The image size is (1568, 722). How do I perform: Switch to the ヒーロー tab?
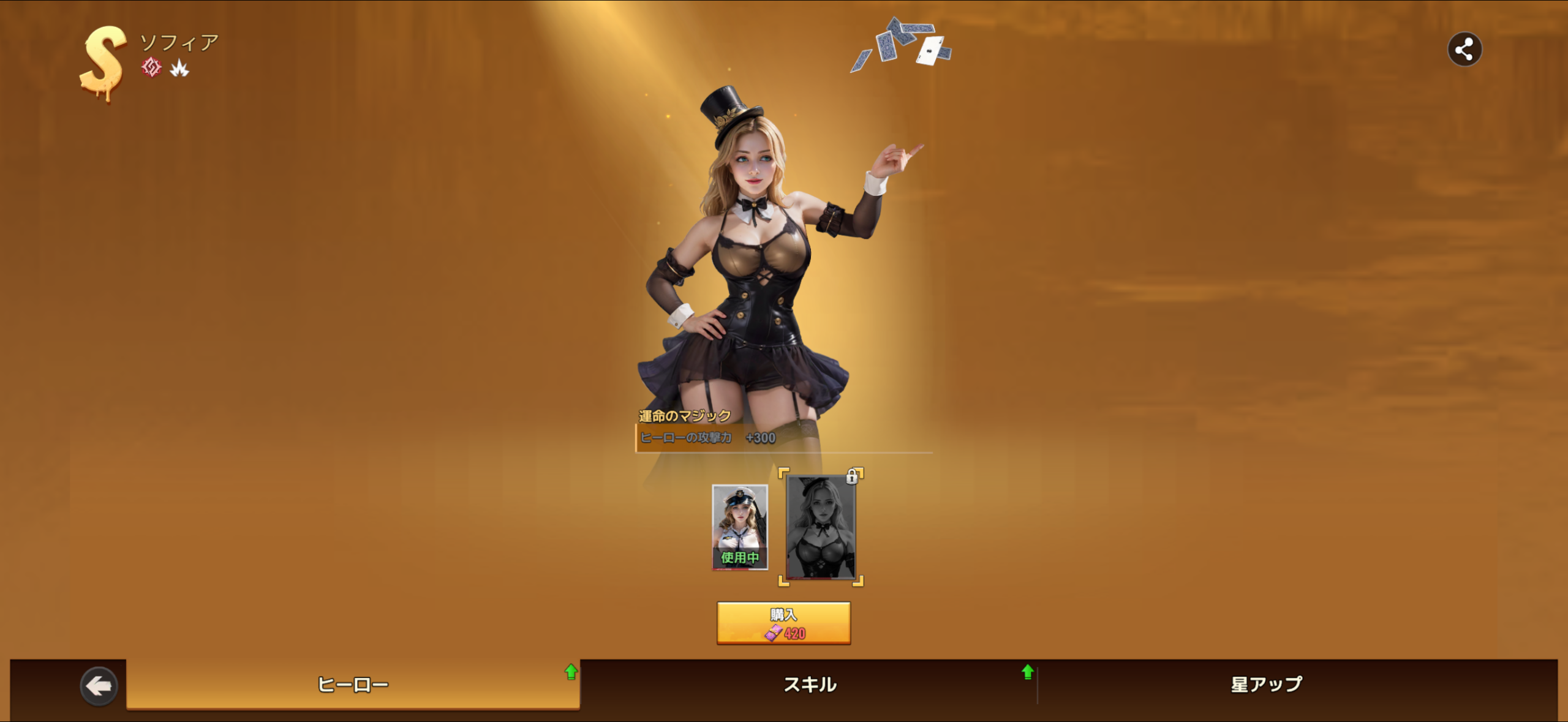(x=353, y=684)
